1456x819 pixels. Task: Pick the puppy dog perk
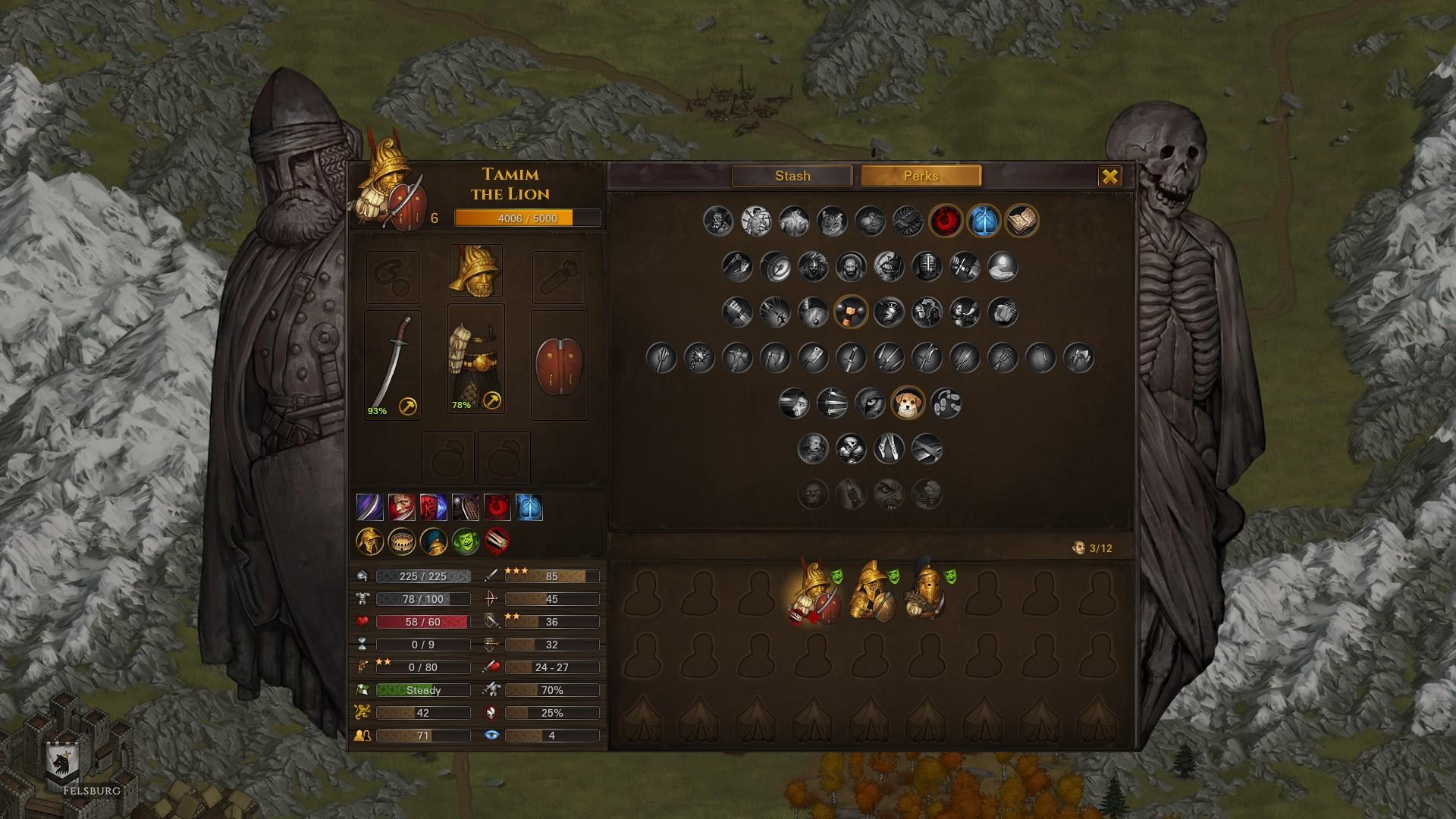click(x=908, y=403)
